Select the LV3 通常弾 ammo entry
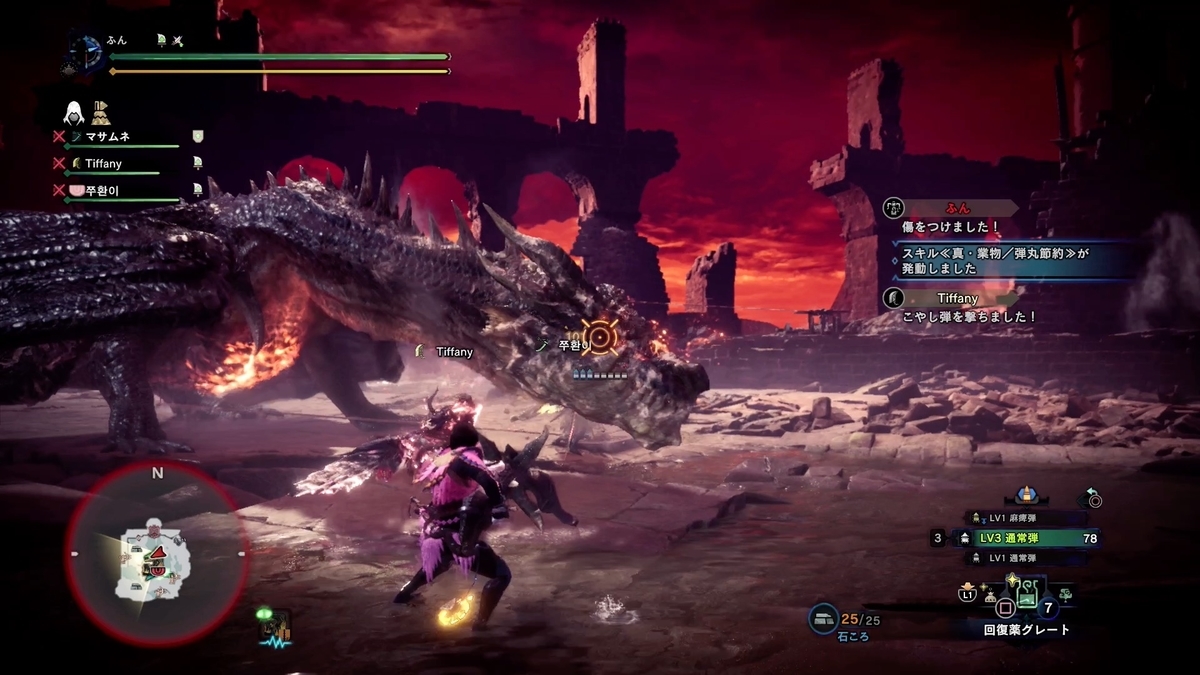 click(1030, 538)
